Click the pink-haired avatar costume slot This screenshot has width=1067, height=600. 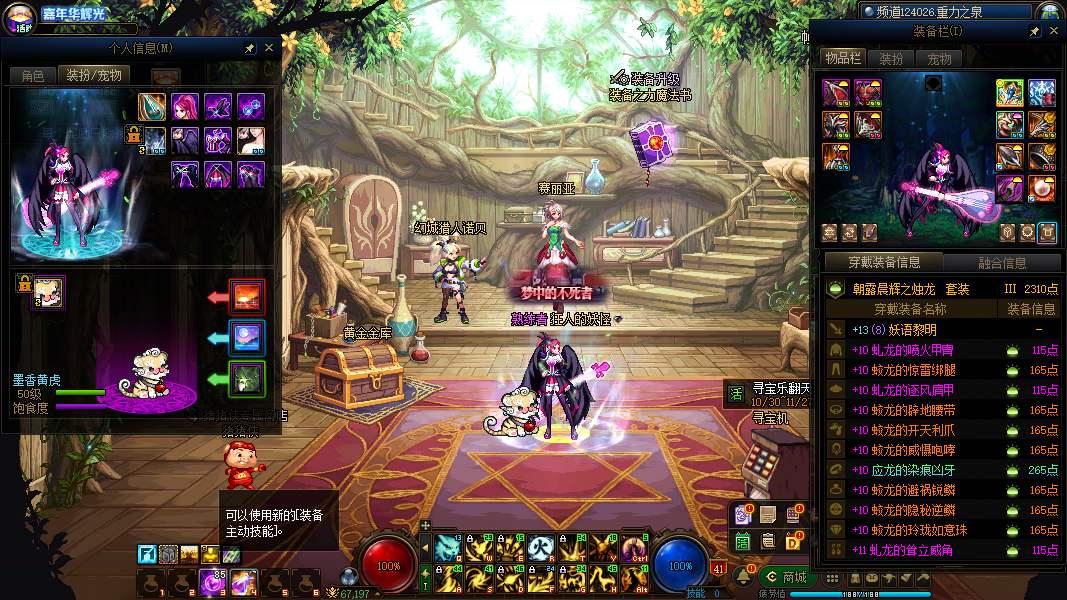pos(185,107)
